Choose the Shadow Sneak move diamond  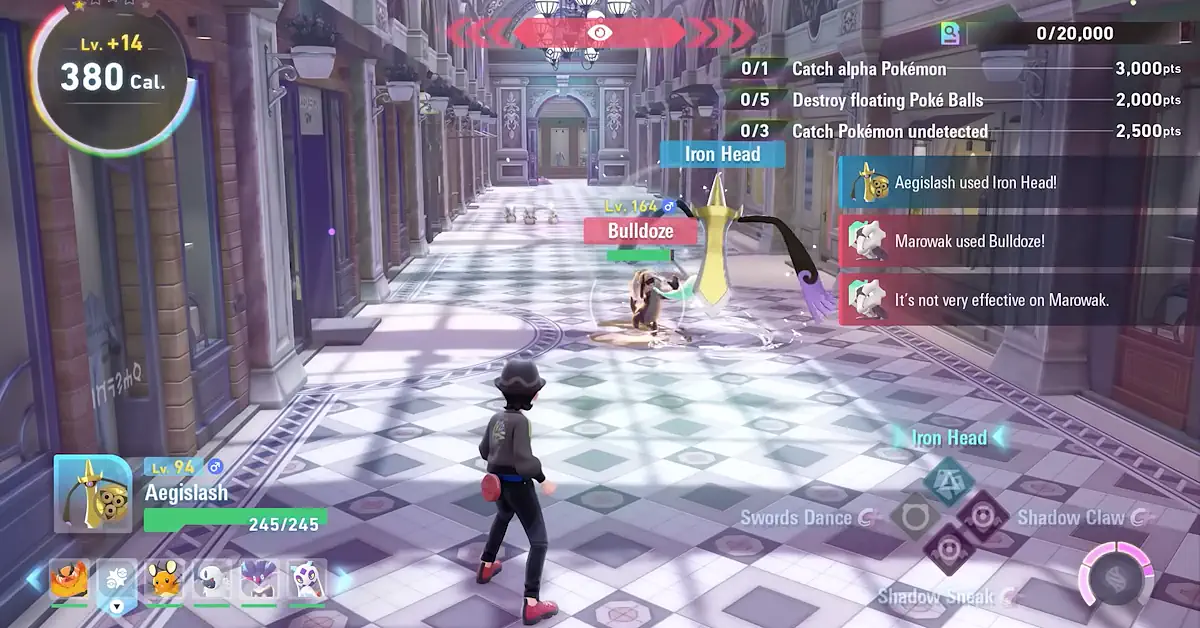pyautogui.click(x=947, y=549)
